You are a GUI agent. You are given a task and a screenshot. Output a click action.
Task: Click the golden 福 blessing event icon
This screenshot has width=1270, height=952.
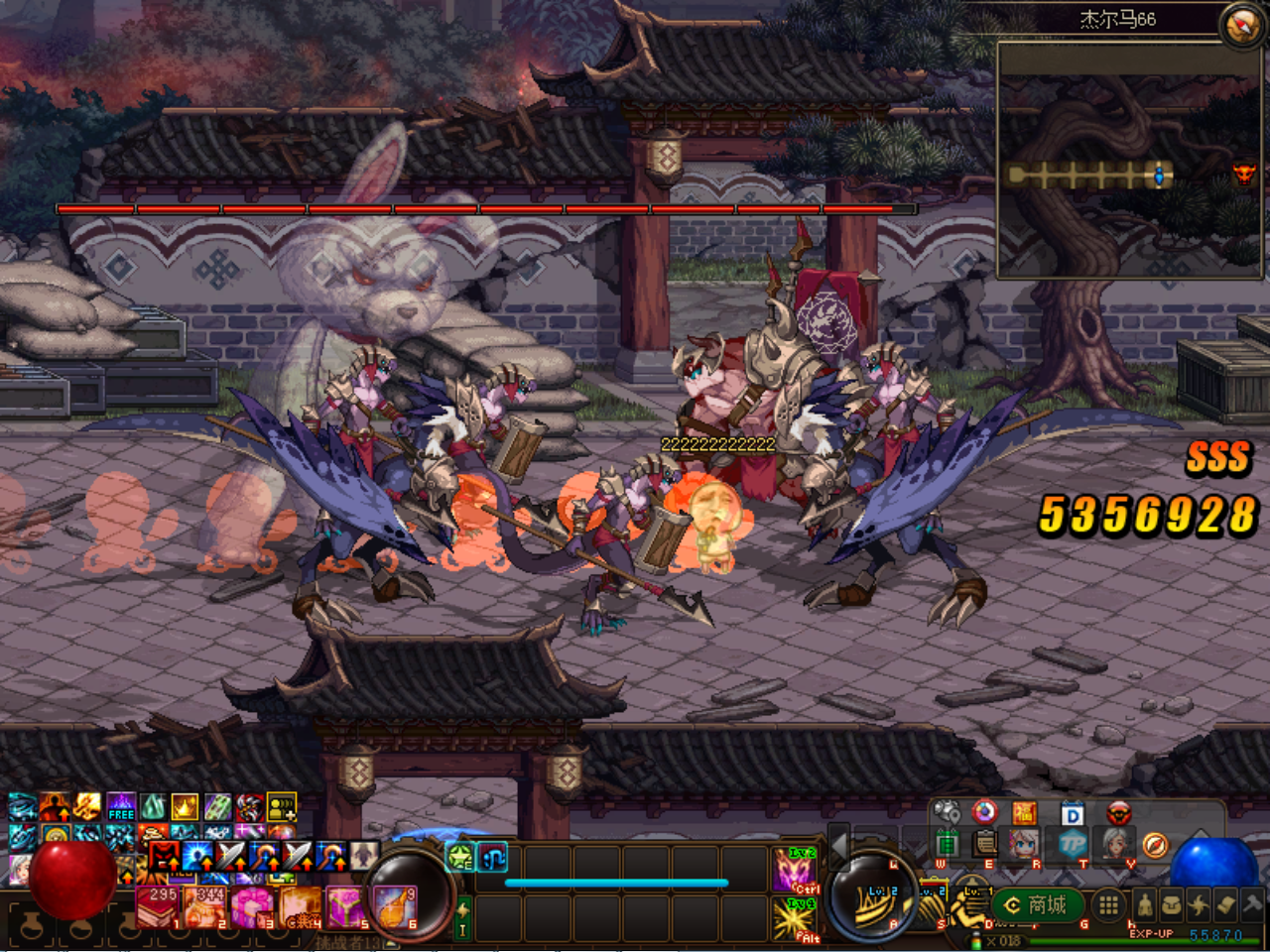(x=1025, y=813)
